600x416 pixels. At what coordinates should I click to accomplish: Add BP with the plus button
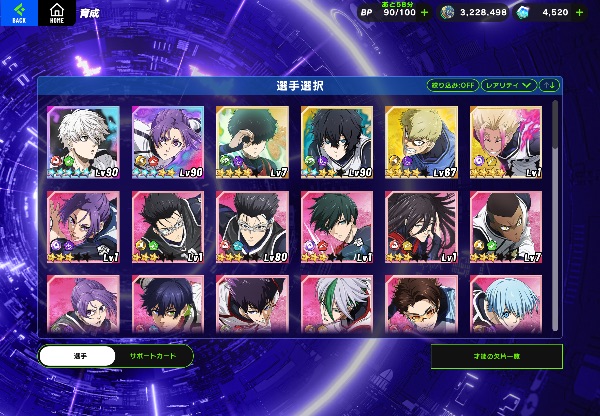click(425, 12)
